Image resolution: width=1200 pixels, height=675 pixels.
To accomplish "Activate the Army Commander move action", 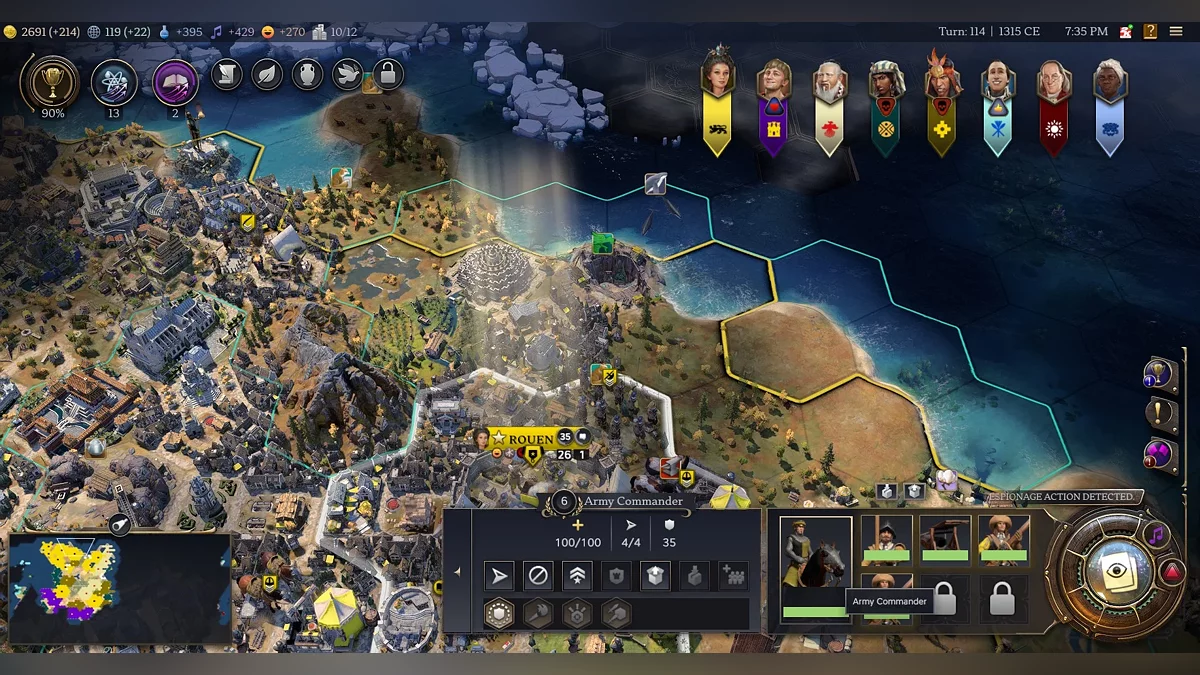I will [x=498, y=576].
